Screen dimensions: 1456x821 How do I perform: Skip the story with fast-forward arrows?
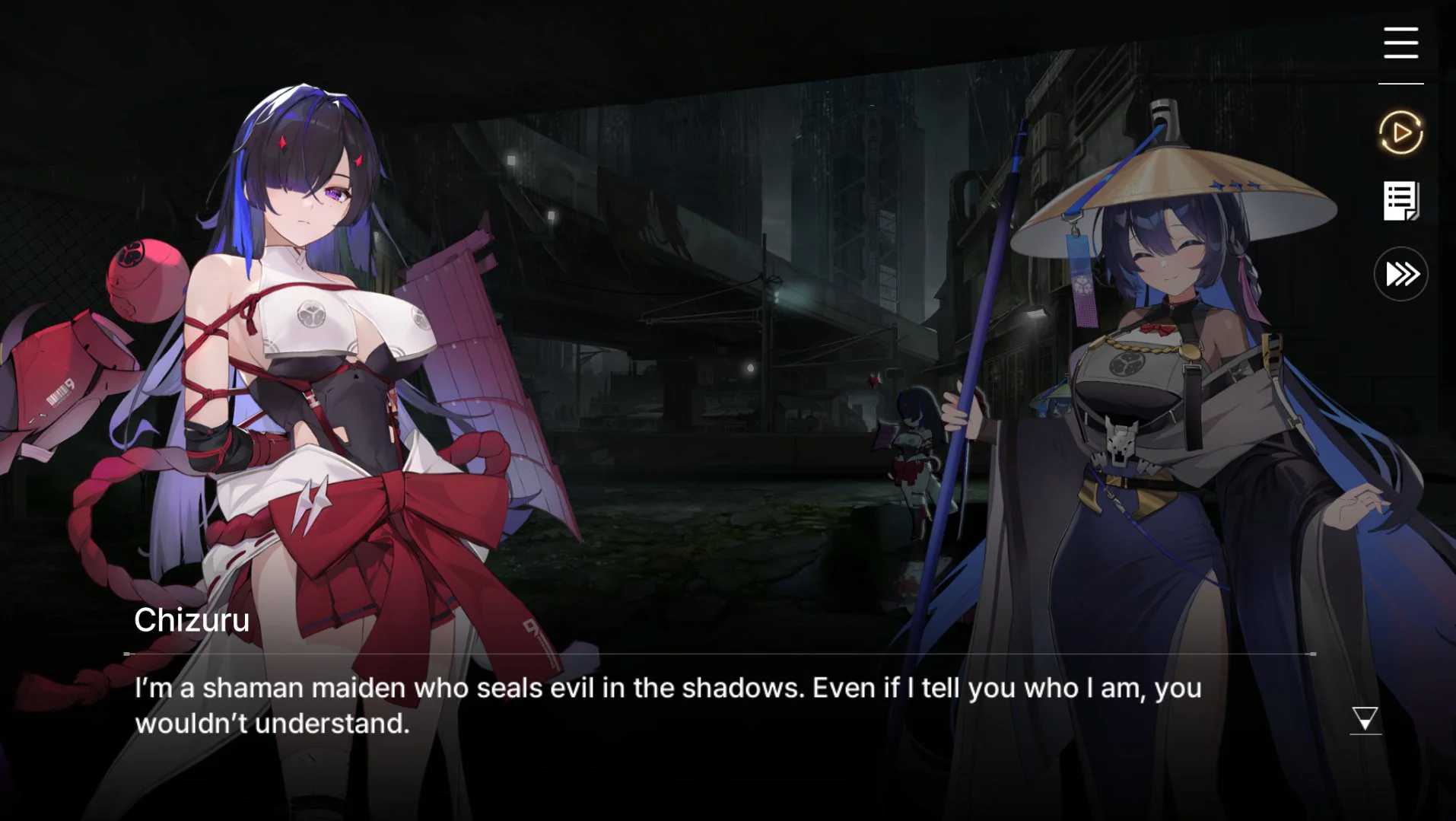click(1400, 274)
